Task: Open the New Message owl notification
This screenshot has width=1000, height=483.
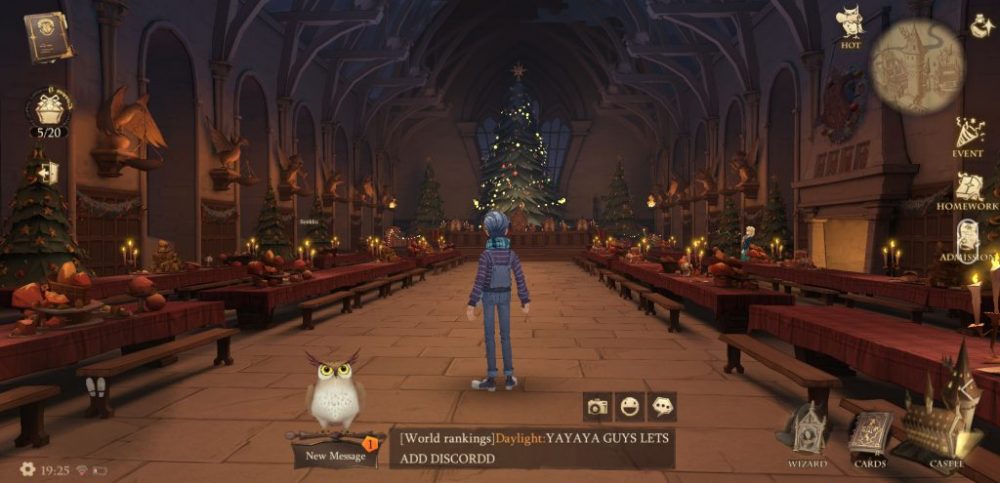Action: (x=334, y=452)
